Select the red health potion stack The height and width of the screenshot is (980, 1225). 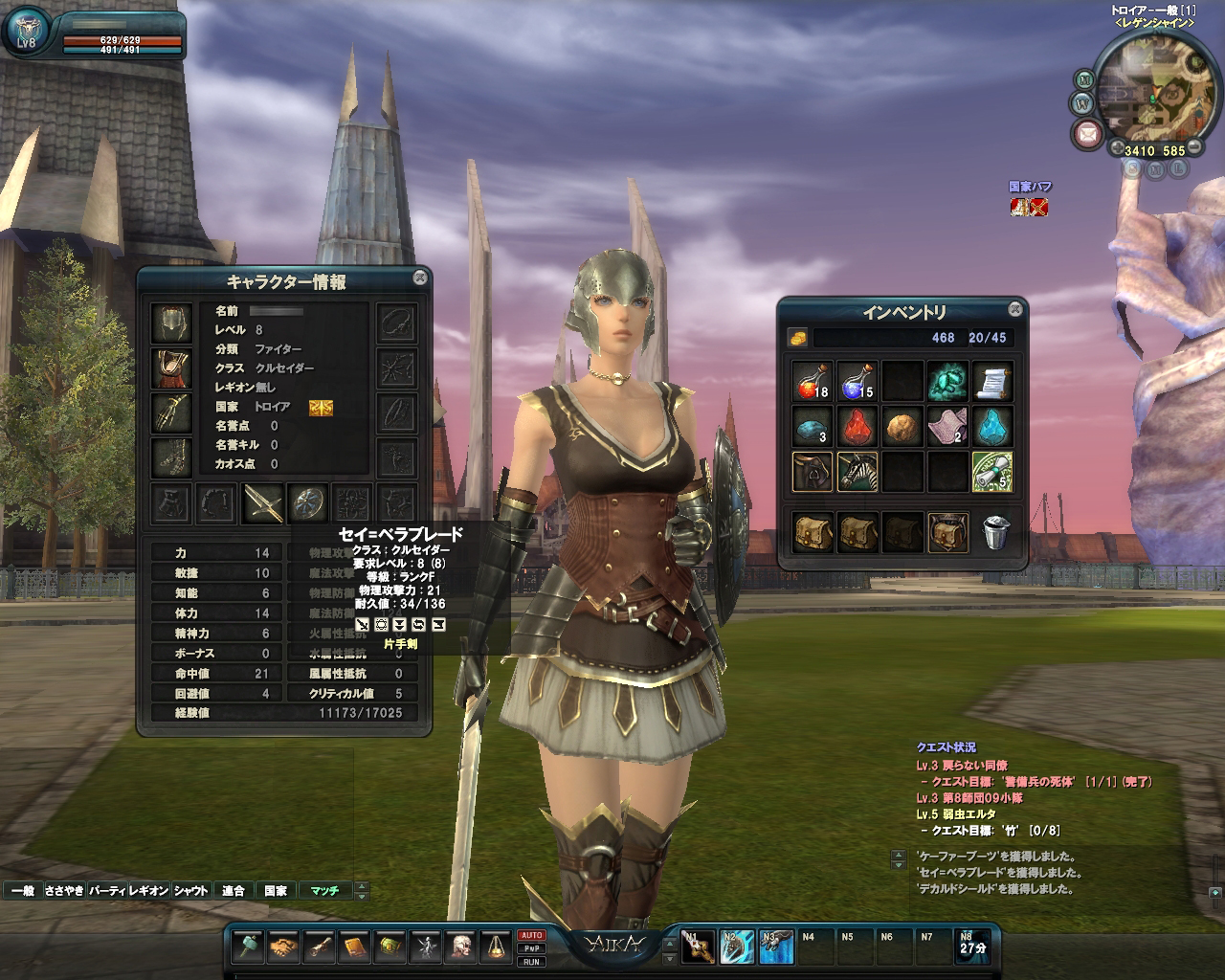pos(812,381)
